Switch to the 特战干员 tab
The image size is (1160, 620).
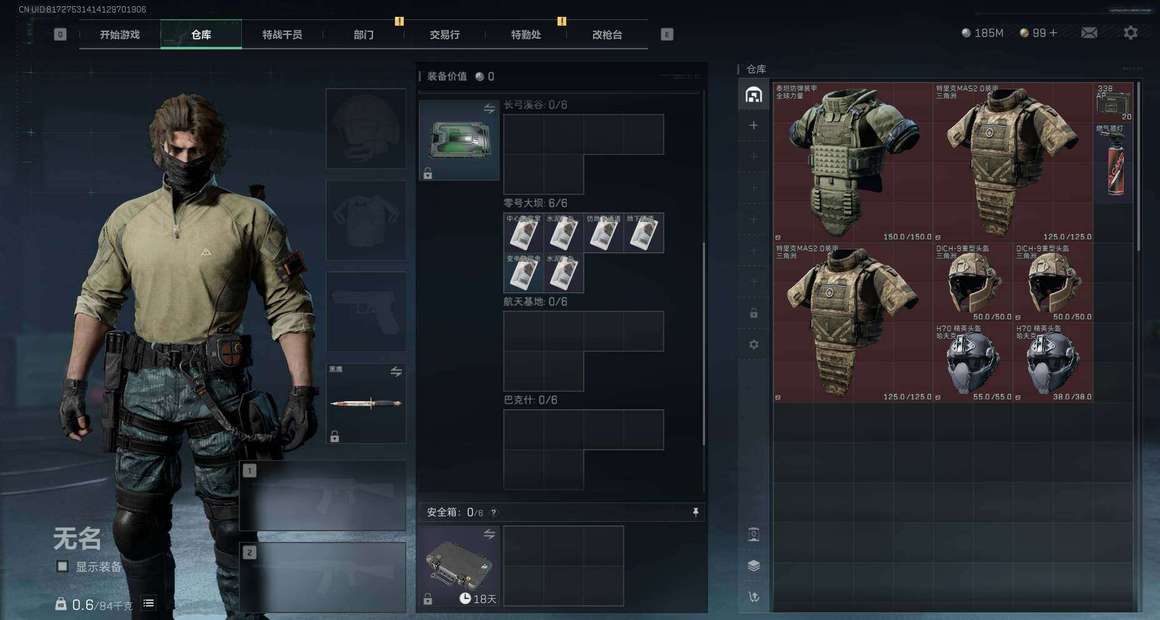[x=282, y=34]
